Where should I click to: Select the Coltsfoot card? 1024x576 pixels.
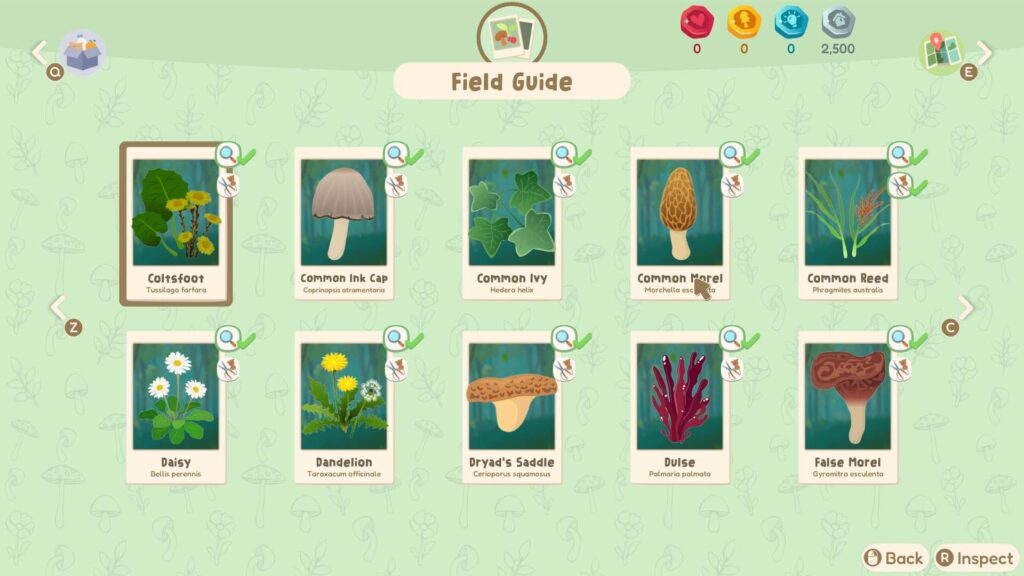tap(175, 225)
